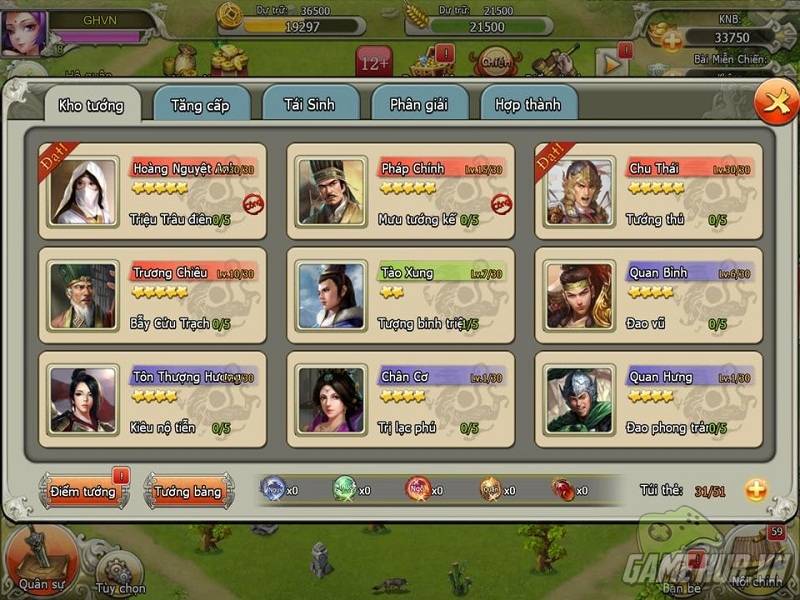
Task: Open the Tôn Thượng Hương general card
Action: [153, 399]
